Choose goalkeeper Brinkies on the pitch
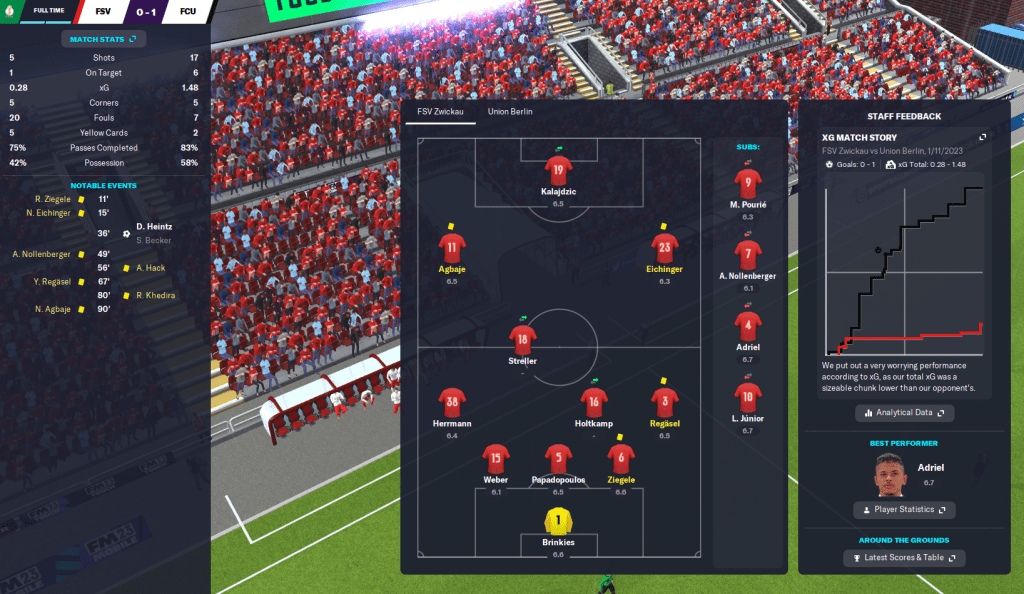Screen dimensions: 1024x594 pyautogui.click(x=557, y=521)
